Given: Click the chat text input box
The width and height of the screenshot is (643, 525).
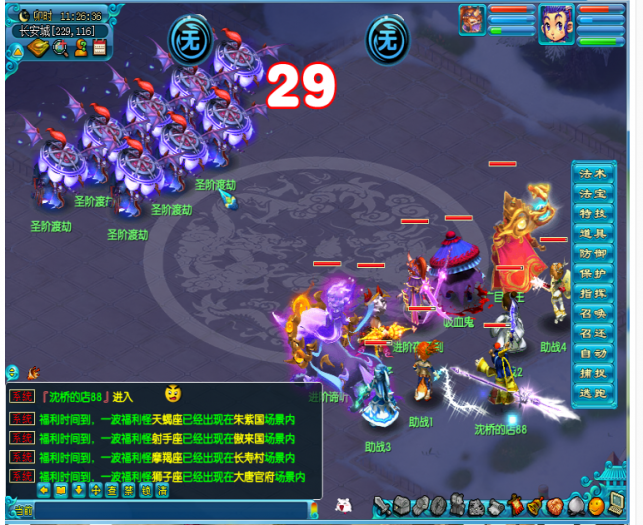Looking at the screenshot, I should coord(170,512).
